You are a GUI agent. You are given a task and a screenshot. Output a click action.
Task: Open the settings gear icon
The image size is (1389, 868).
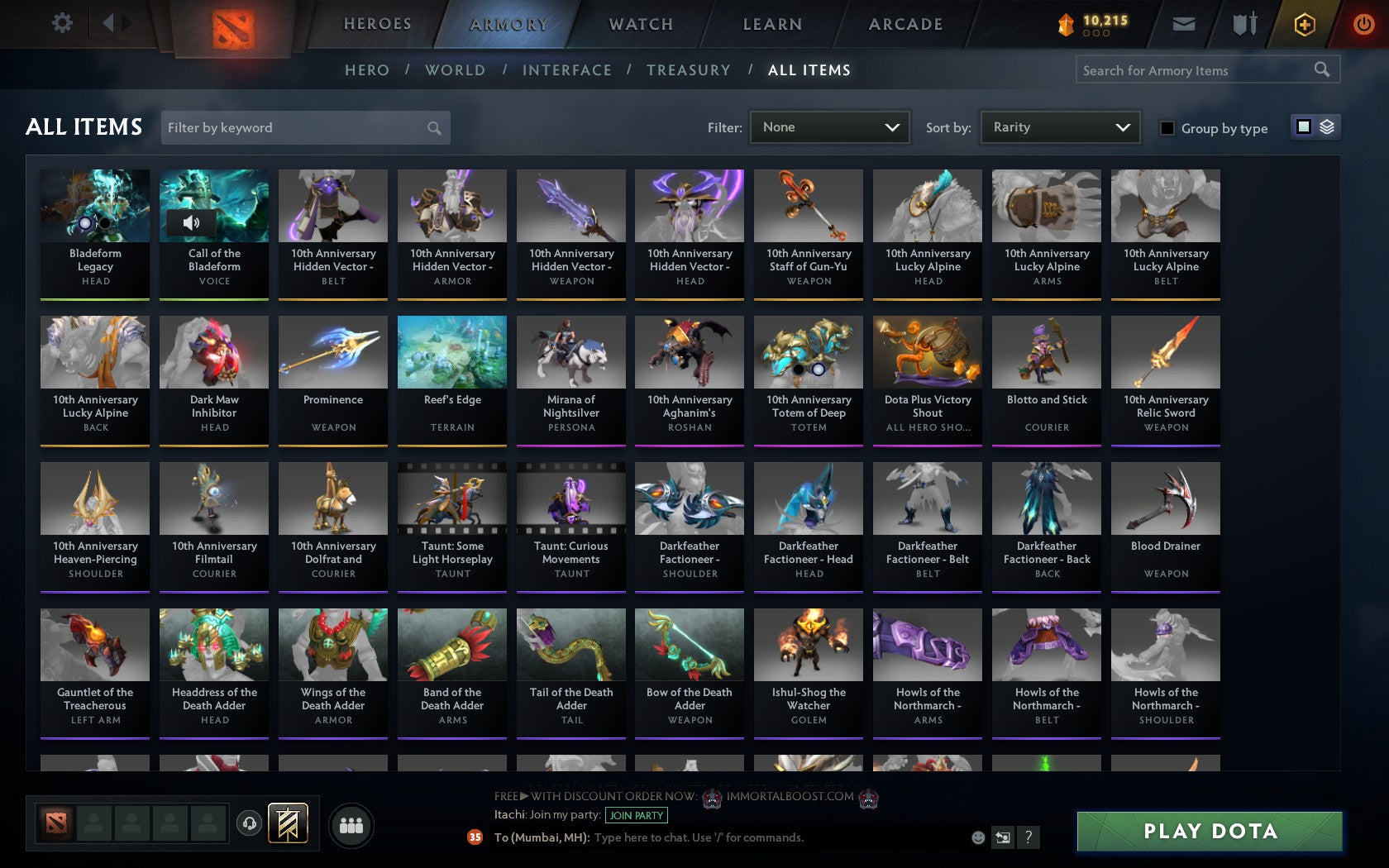pyautogui.click(x=60, y=22)
